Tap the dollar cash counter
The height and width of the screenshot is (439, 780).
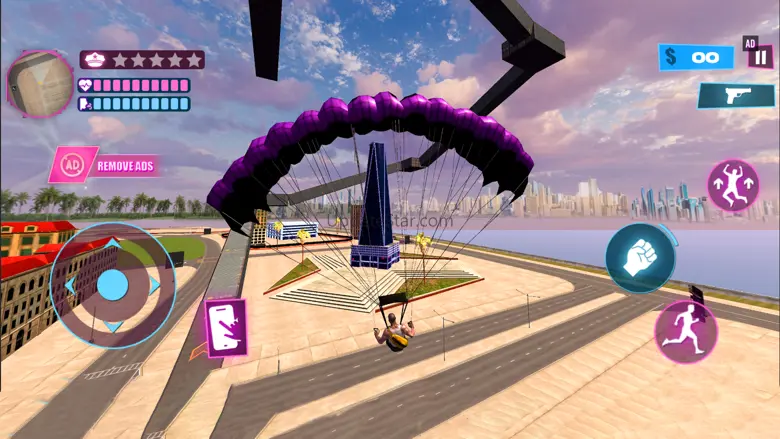coord(696,57)
